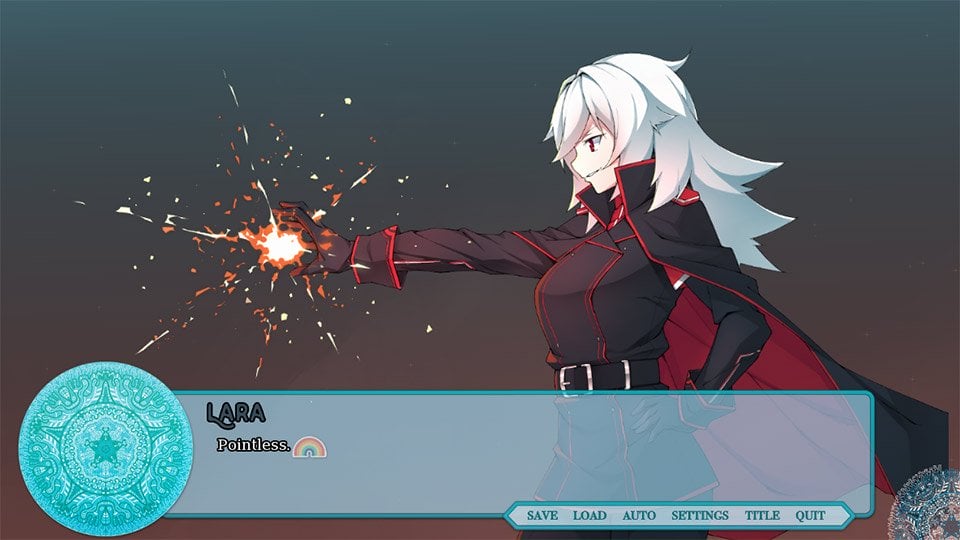Choose QUIT in the quick menu
The width and height of the screenshot is (960, 540).
tap(811, 515)
